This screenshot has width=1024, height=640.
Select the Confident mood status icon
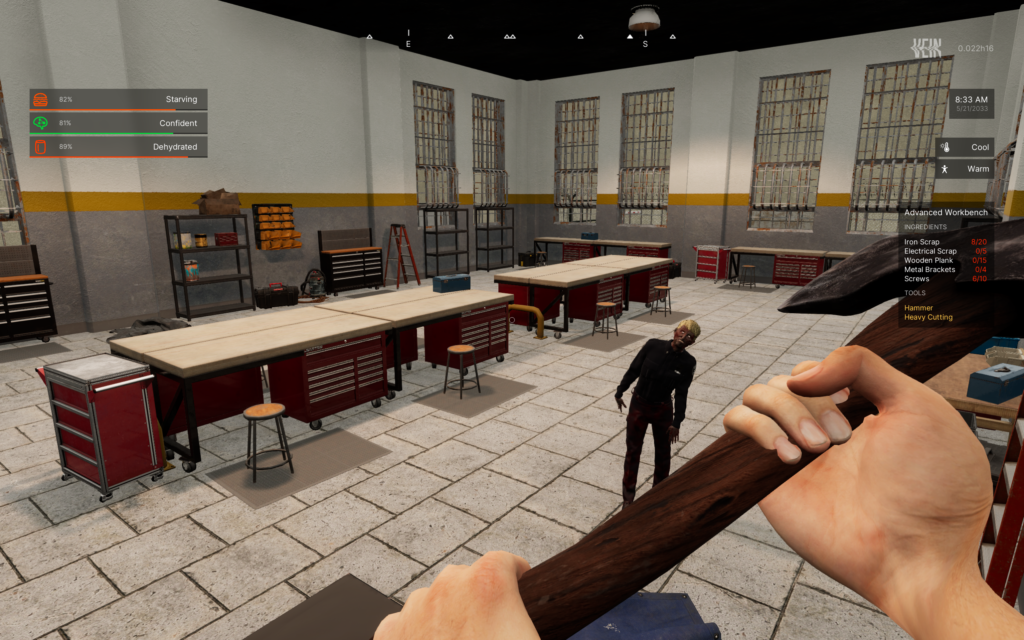click(41, 124)
